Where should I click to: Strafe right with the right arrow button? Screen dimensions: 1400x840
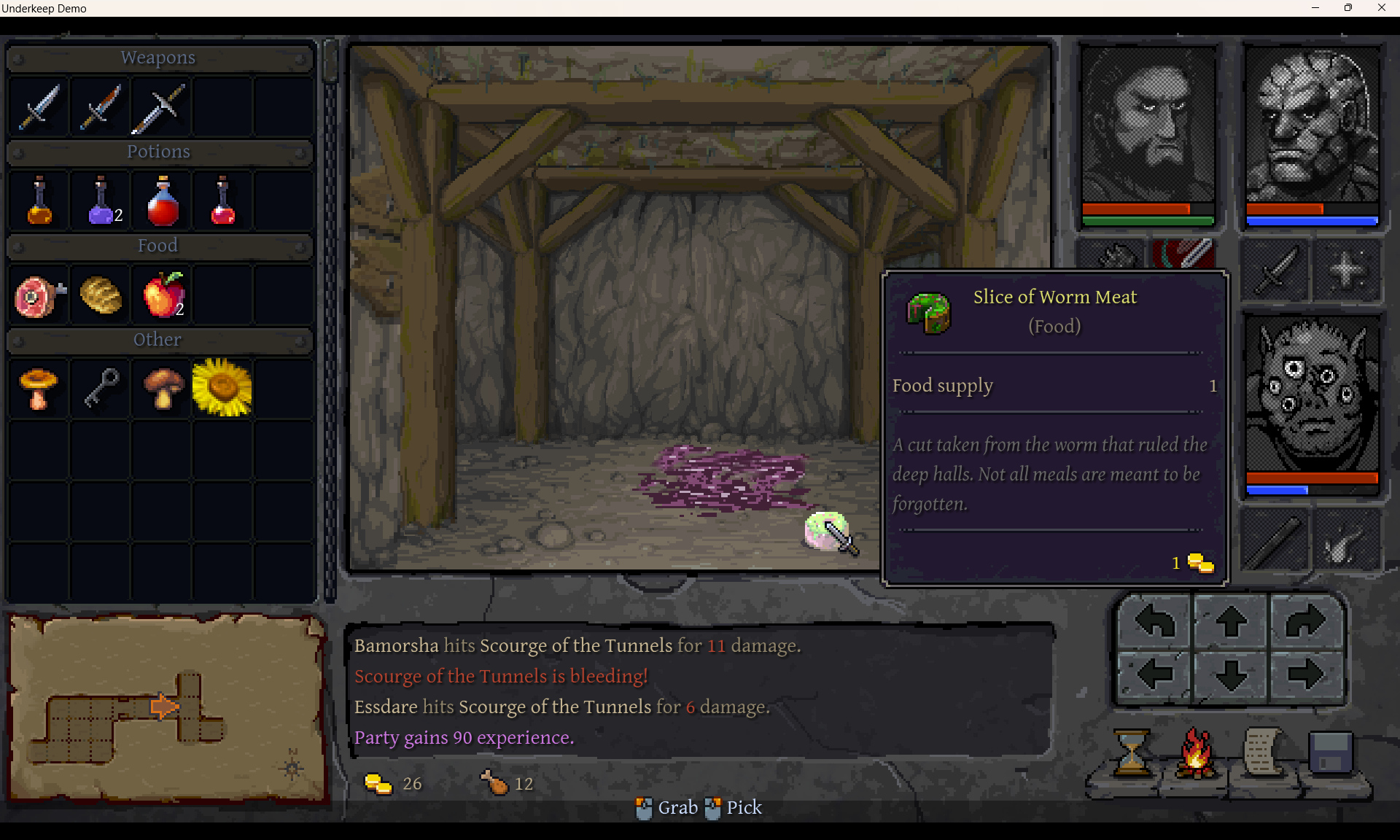click(x=1305, y=674)
